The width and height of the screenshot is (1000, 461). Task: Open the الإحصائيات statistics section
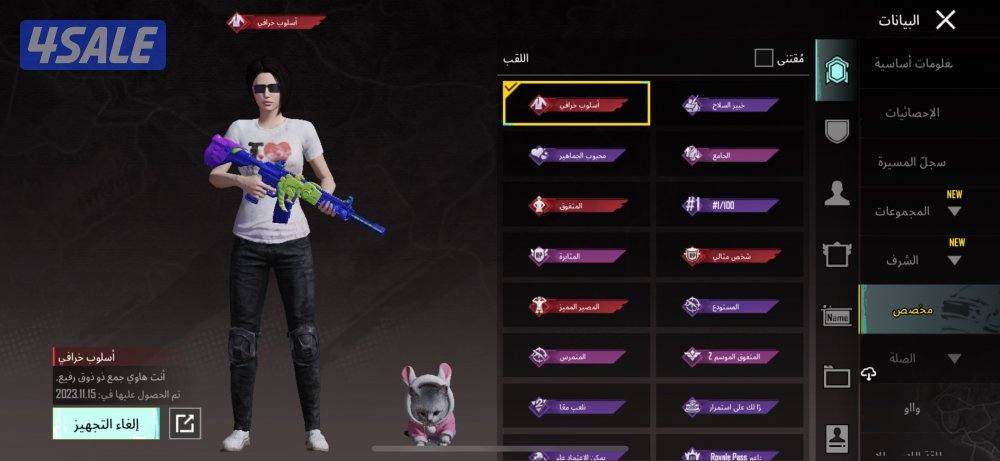(911, 113)
